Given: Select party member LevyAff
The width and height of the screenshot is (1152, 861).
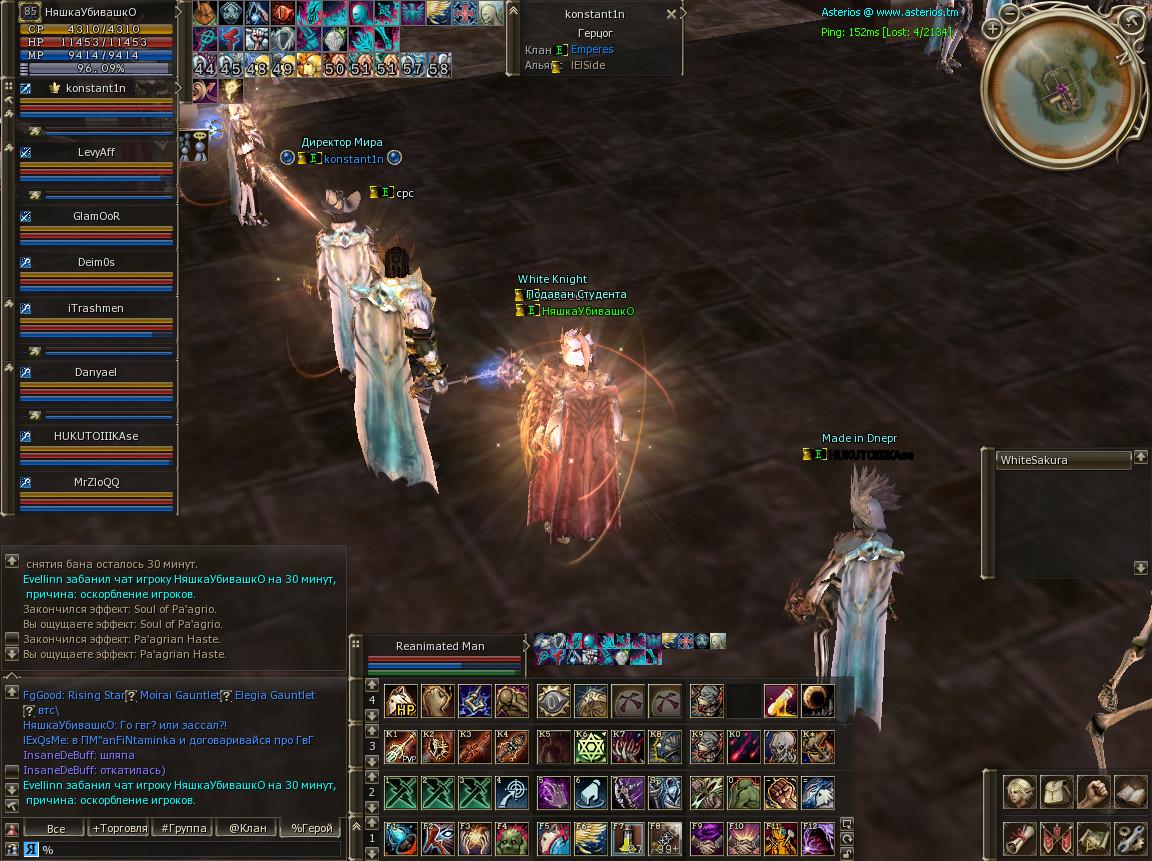Looking at the screenshot, I should tap(97, 152).
